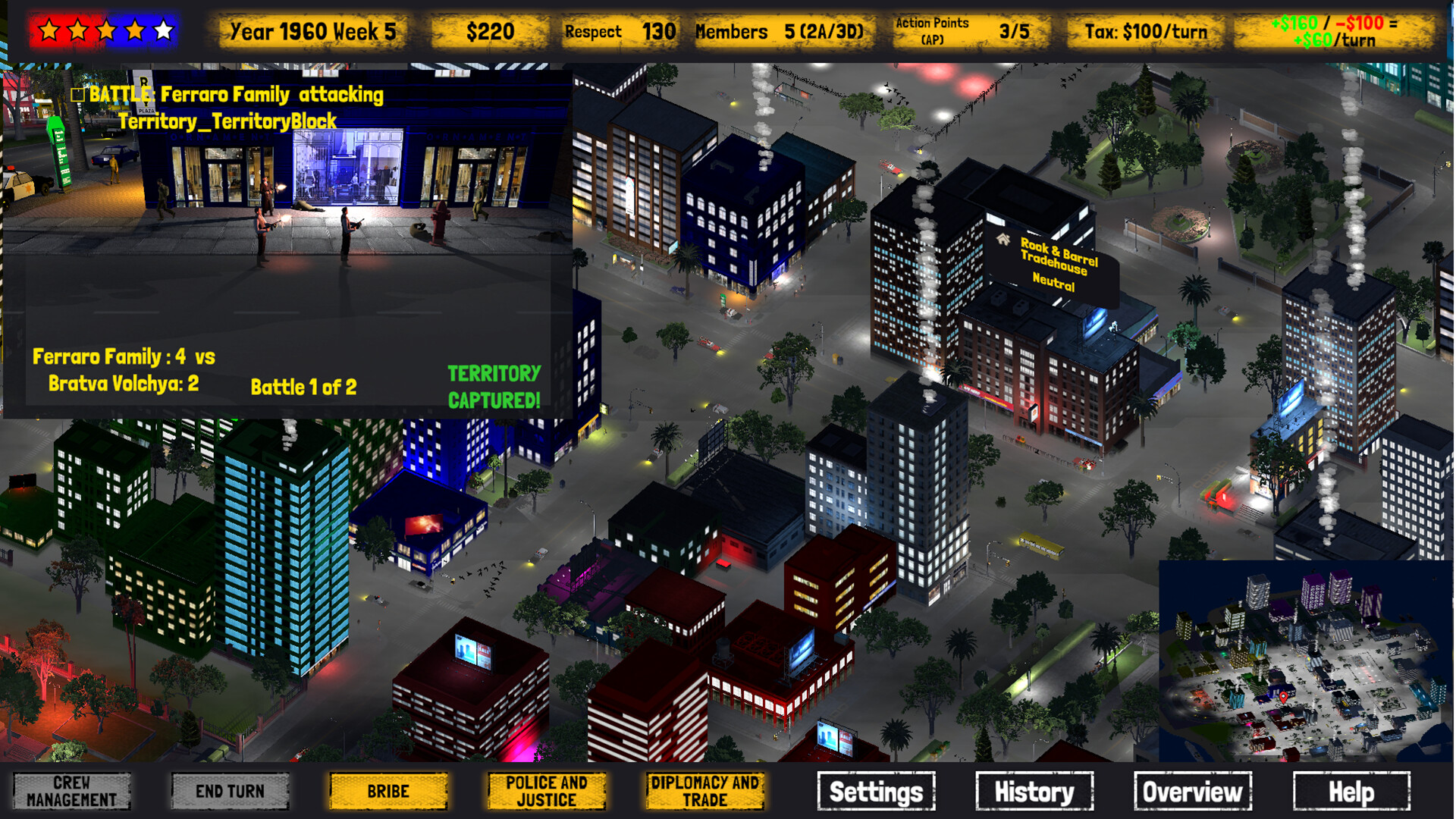Open the Overview panel

[x=1191, y=791]
